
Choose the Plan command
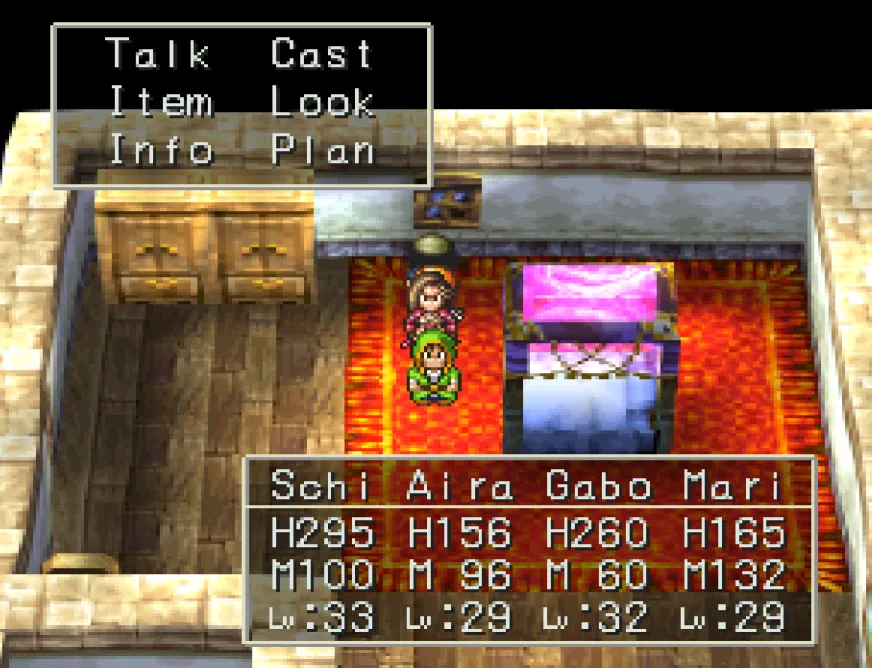[322, 150]
